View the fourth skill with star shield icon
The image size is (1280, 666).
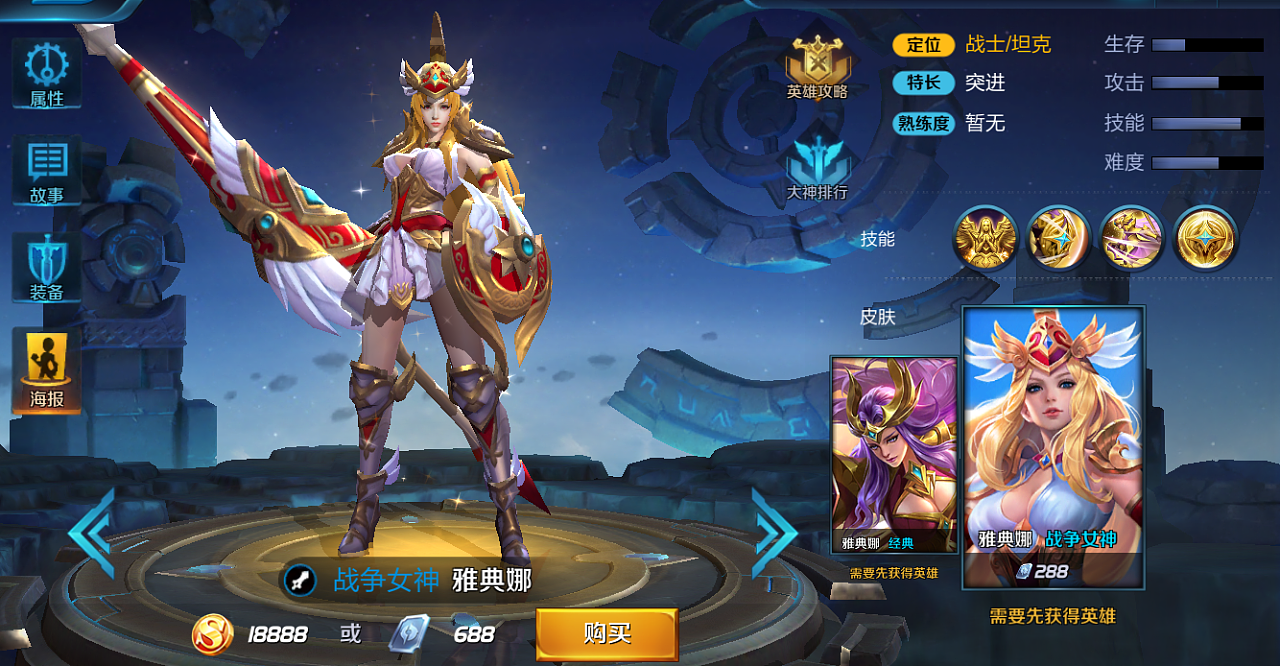pos(1206,239)
